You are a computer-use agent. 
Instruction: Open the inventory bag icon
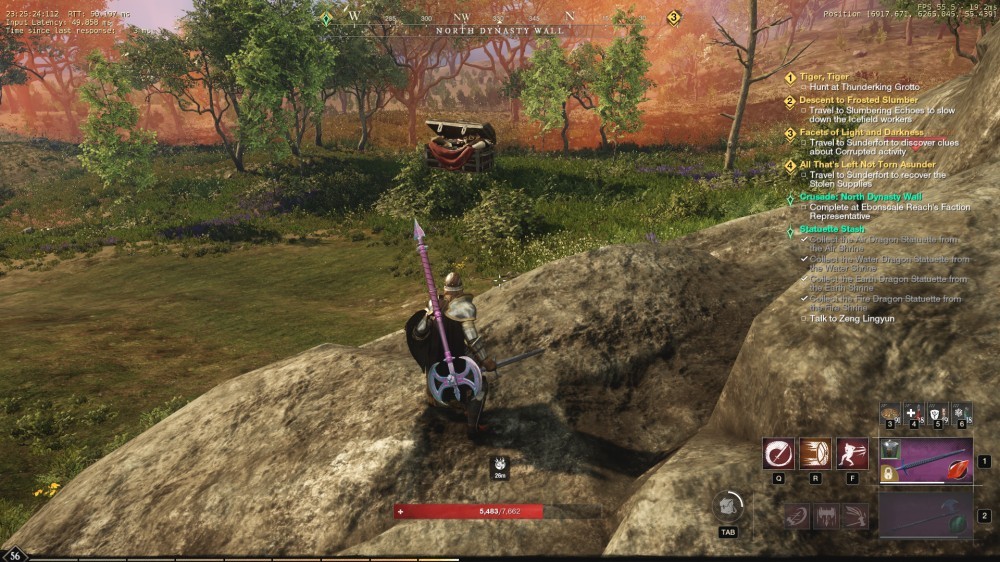[727, 506]
